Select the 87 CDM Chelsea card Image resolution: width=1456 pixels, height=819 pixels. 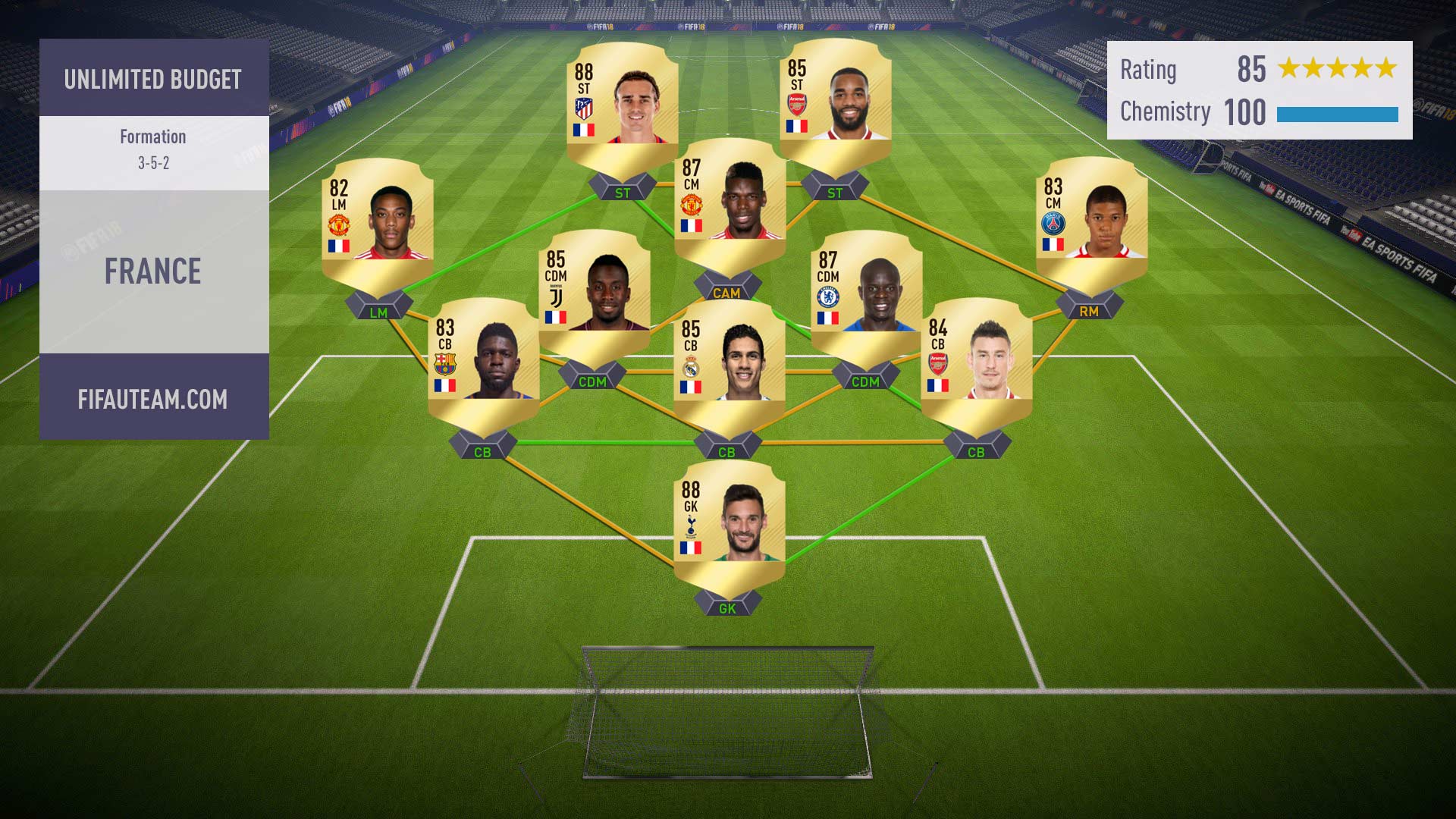tap(866, 293)
